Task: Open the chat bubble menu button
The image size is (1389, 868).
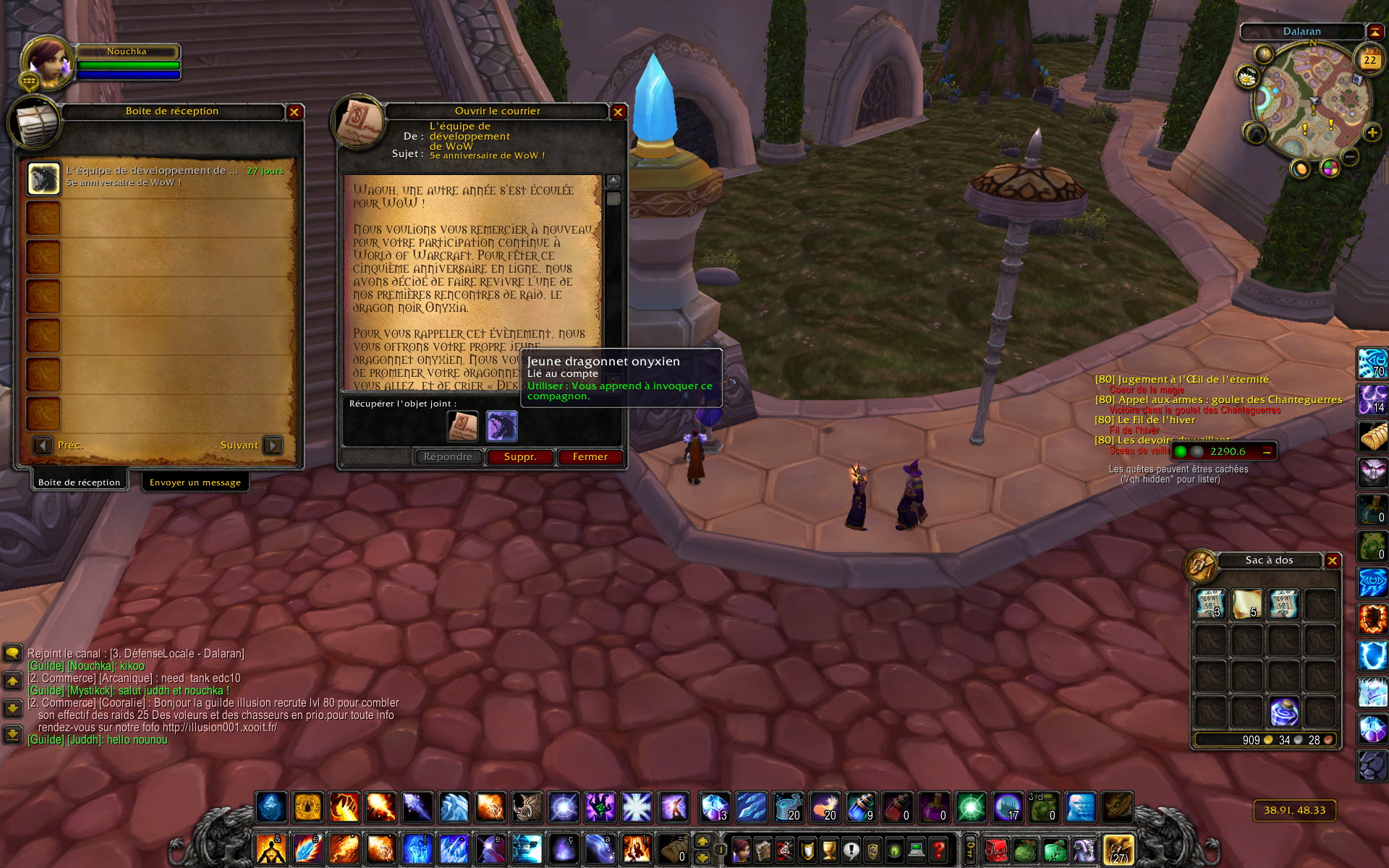Action: (x=12, y=654)
